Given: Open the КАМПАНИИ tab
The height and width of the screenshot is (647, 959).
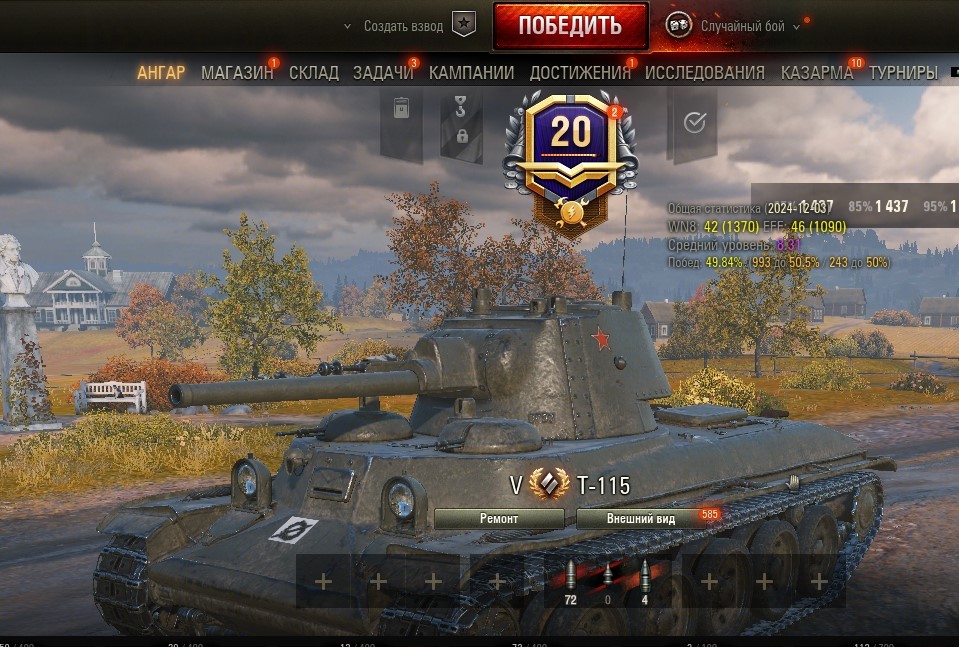Looking at the screenshot, I should 472,73.
